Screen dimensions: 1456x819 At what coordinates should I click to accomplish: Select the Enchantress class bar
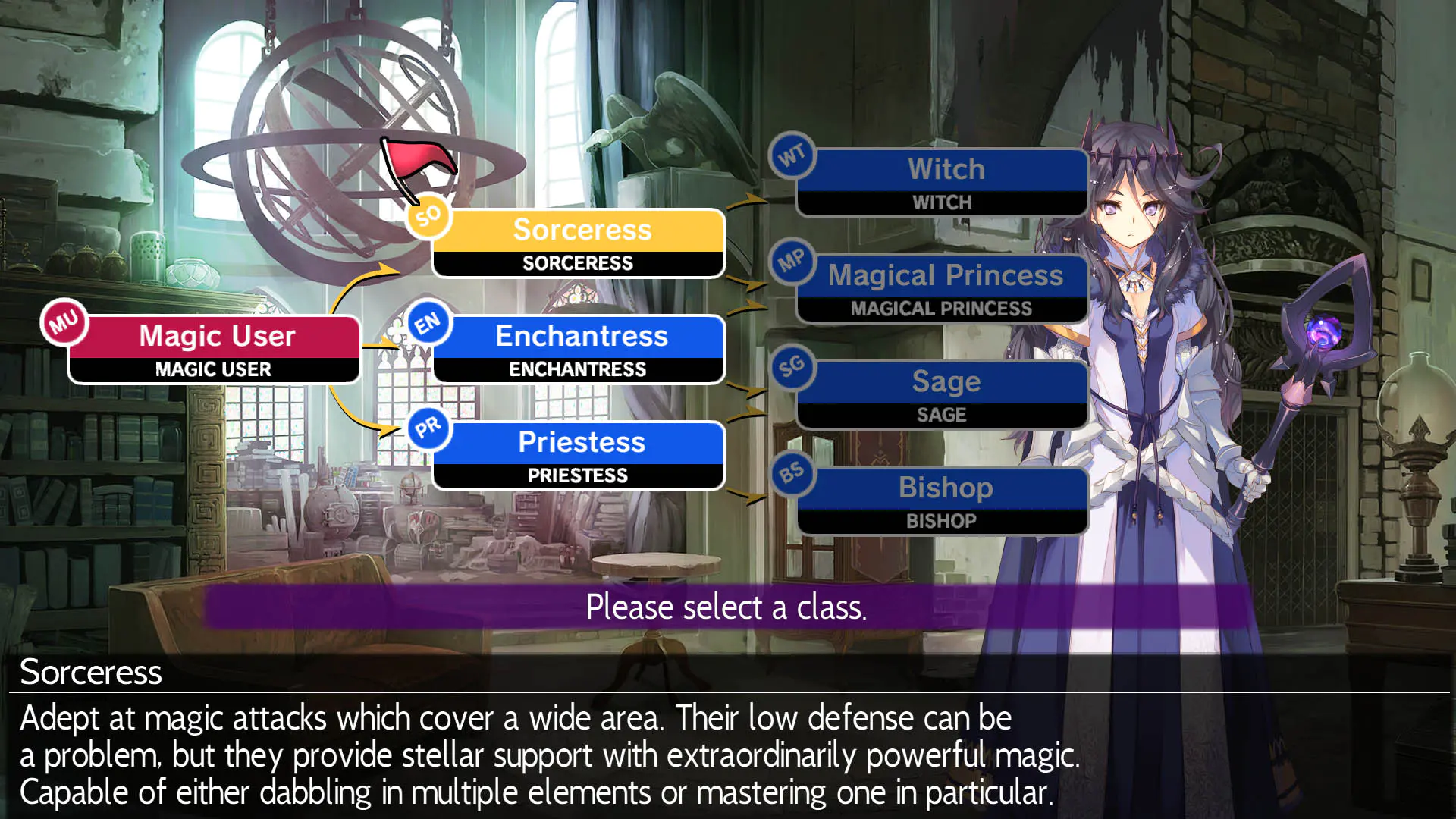point(579,349)
